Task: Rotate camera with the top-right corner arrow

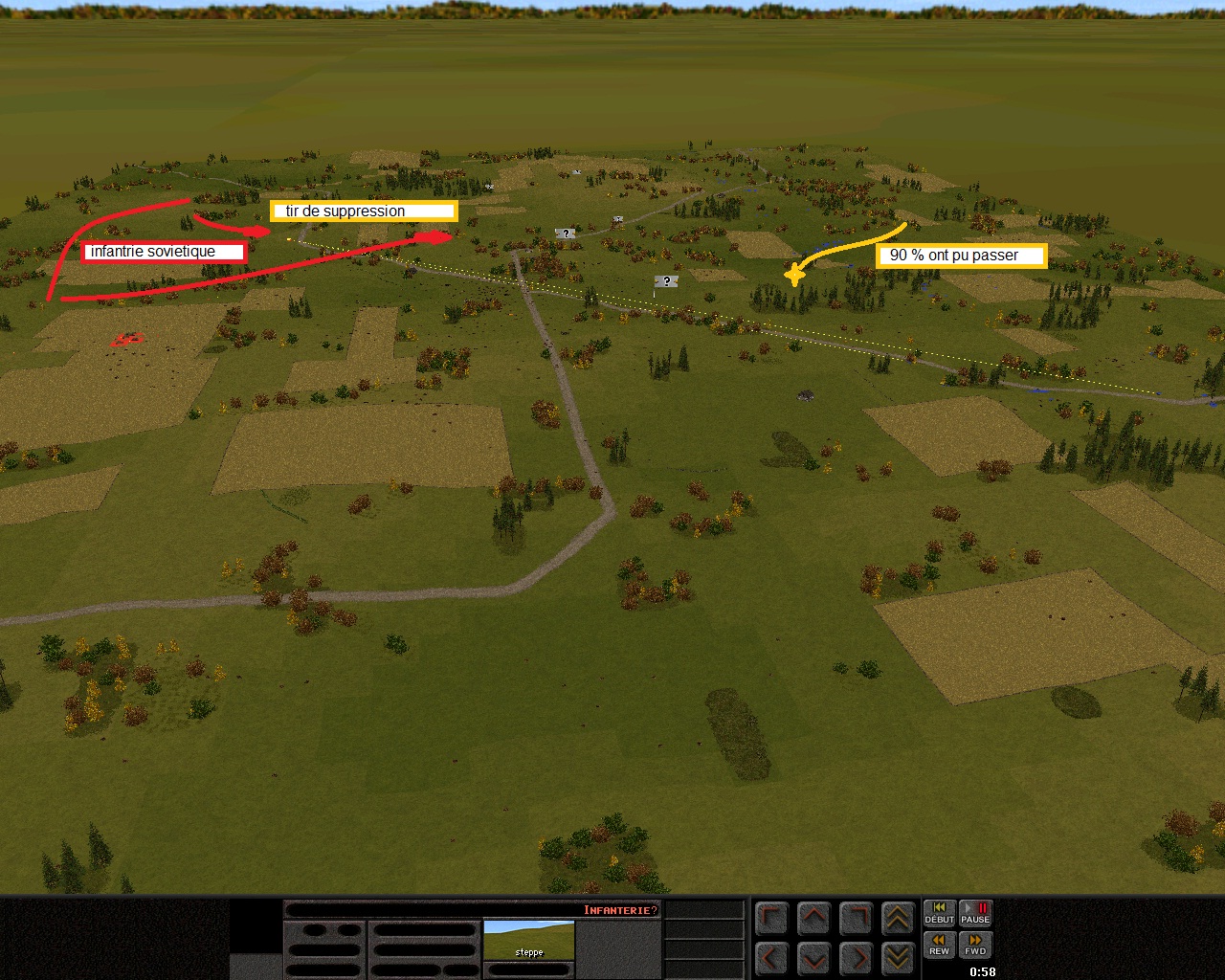Action: (x=856, y=919)
